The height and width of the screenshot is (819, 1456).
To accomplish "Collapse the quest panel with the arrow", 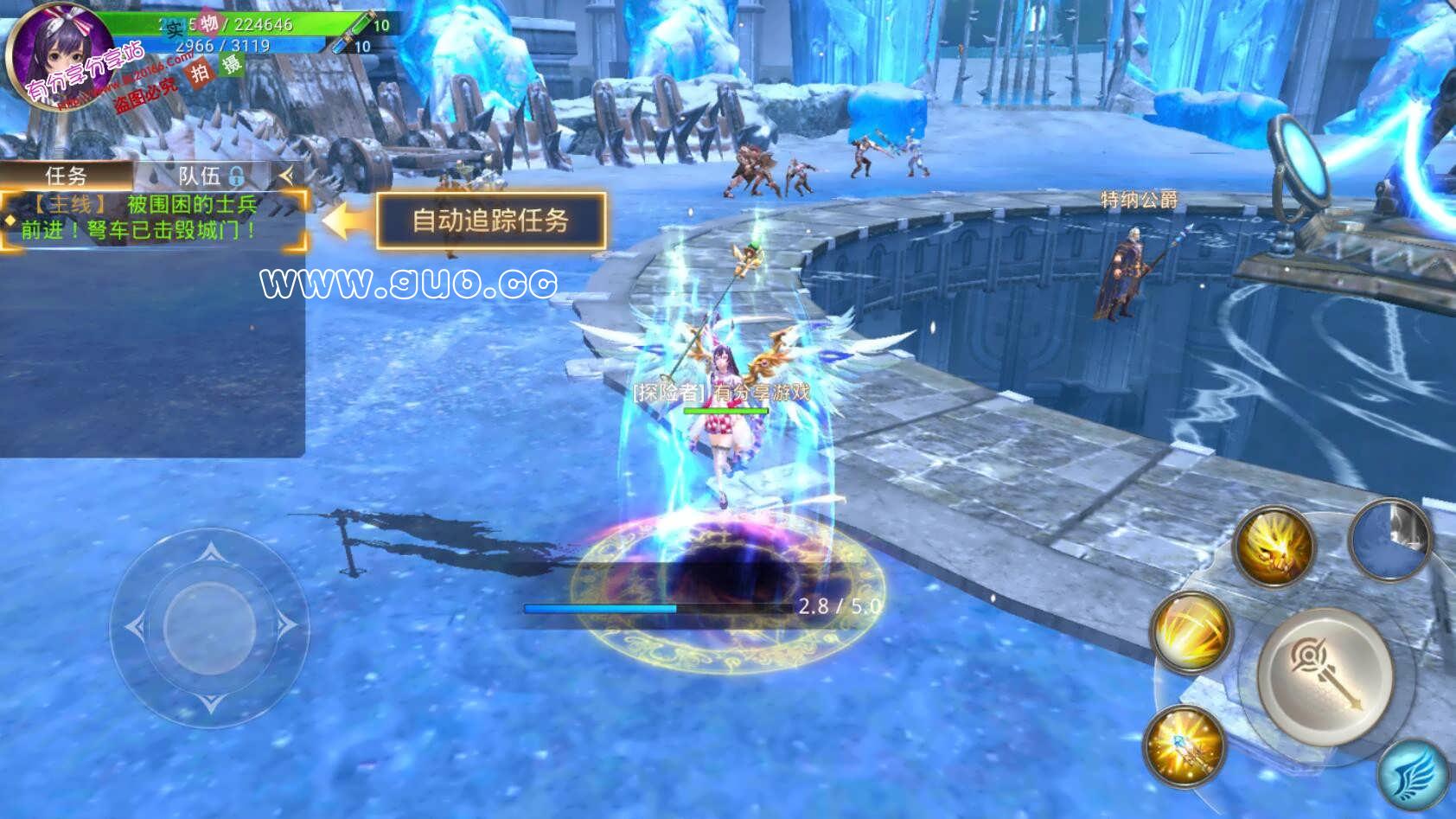I will tap(286, 176).
